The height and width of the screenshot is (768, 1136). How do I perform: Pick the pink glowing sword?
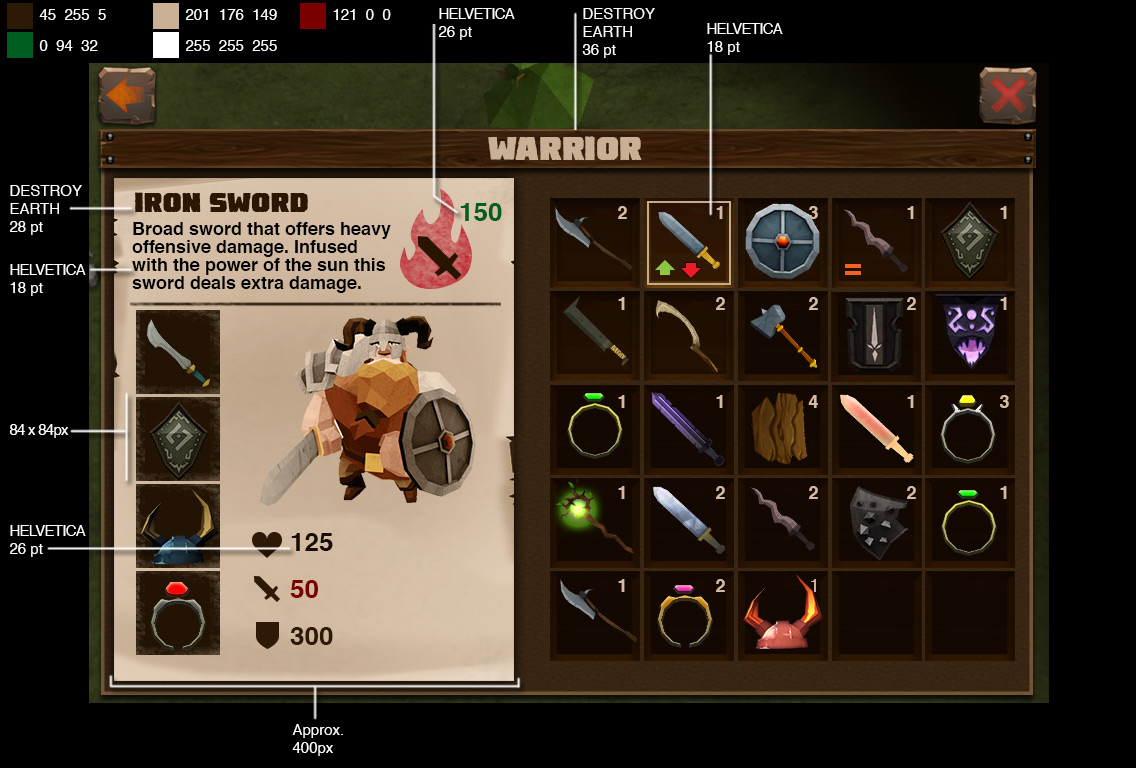pyautogui.click(x=876, y=429)
